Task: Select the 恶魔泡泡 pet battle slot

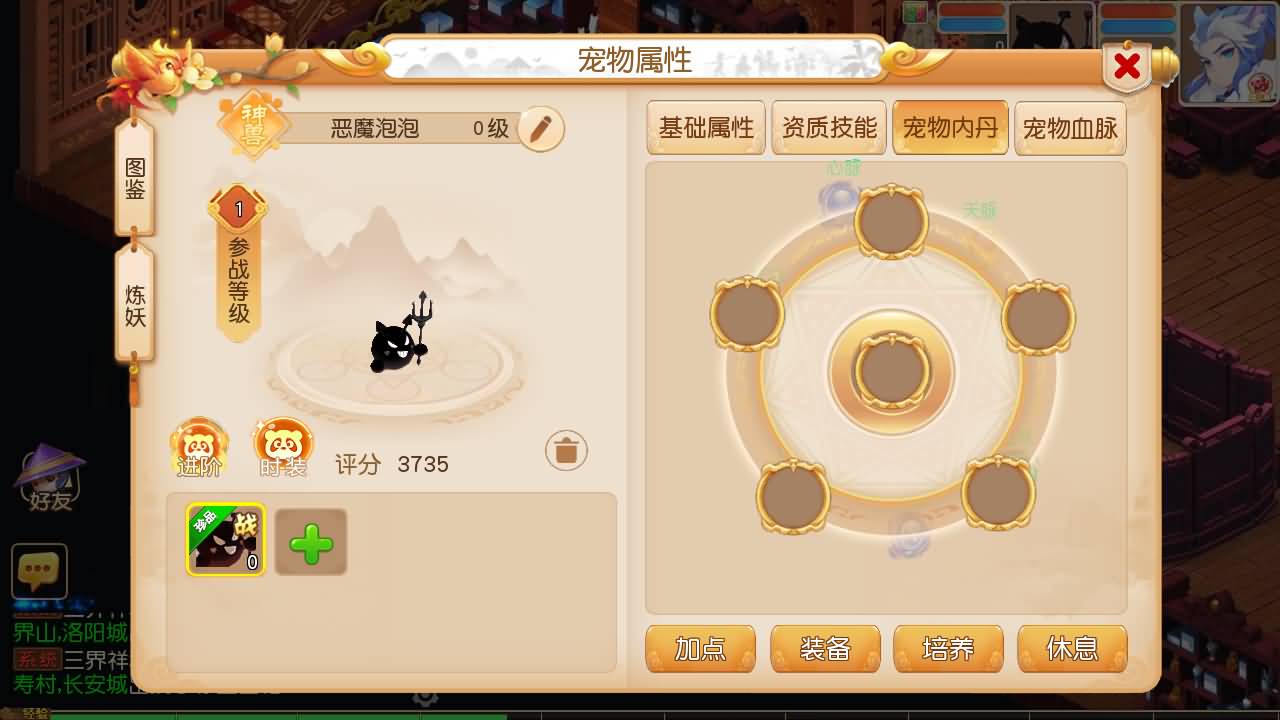Action: coord(225,540)
